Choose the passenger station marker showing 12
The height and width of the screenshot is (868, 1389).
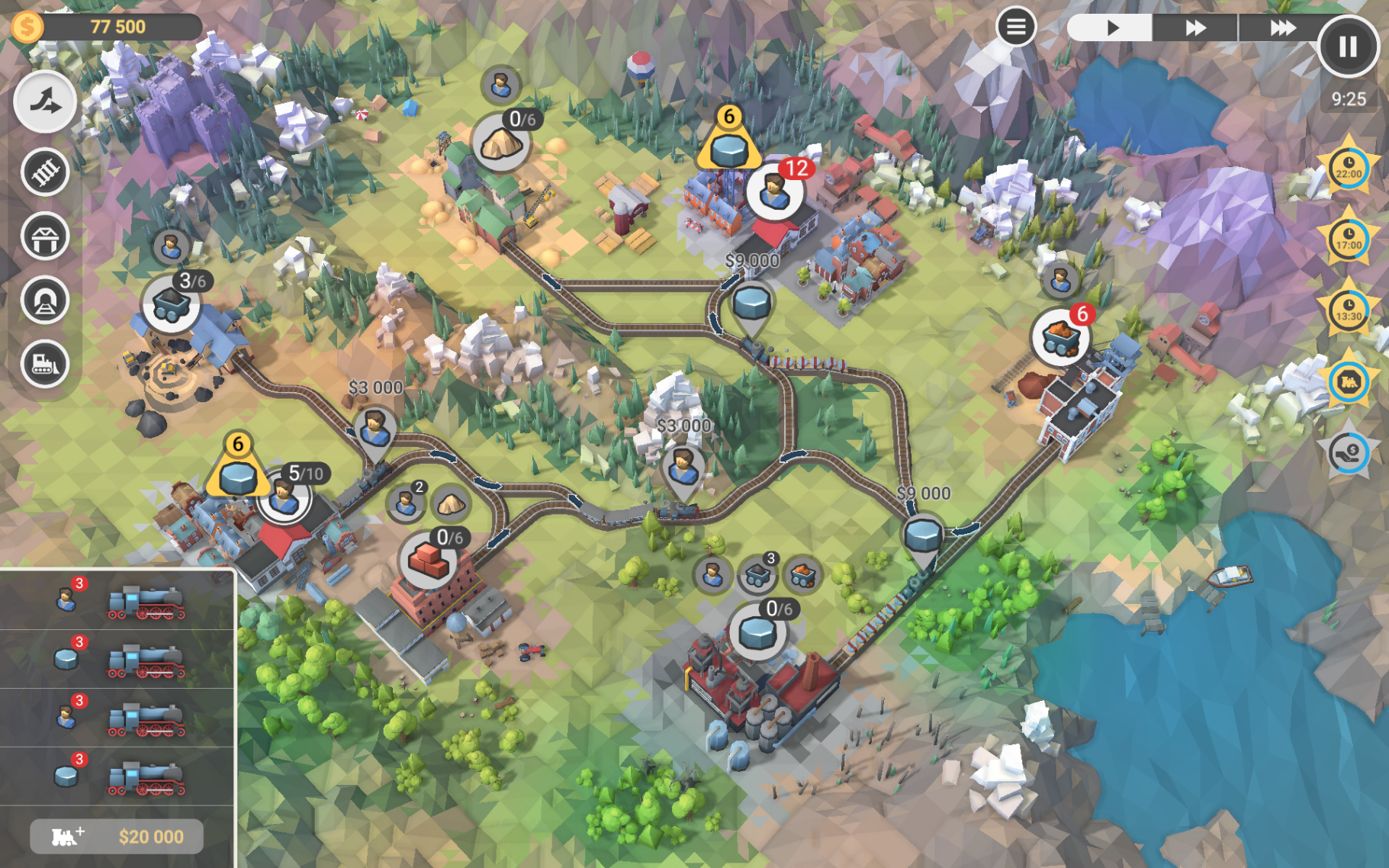pyautogui.click(x=774, y=191)
